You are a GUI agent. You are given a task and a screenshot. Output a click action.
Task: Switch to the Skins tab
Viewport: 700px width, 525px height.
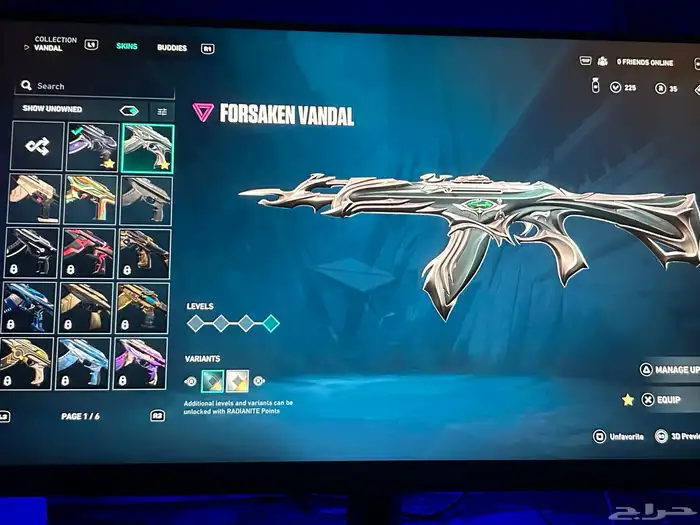(x=127, y=47)
